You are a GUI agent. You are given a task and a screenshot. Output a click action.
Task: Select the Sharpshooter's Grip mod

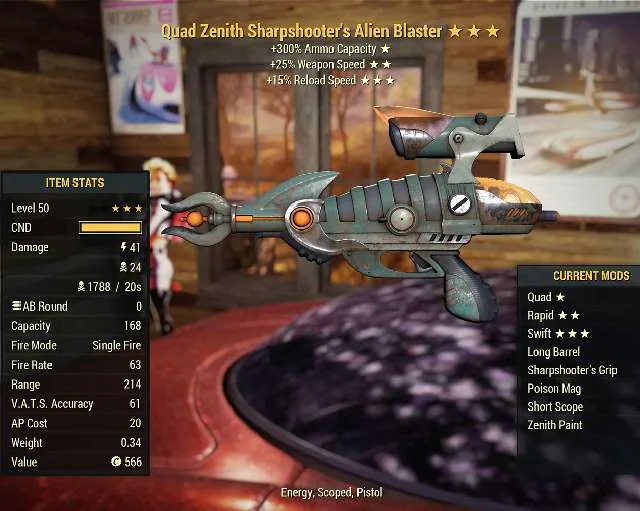(572, 370)
